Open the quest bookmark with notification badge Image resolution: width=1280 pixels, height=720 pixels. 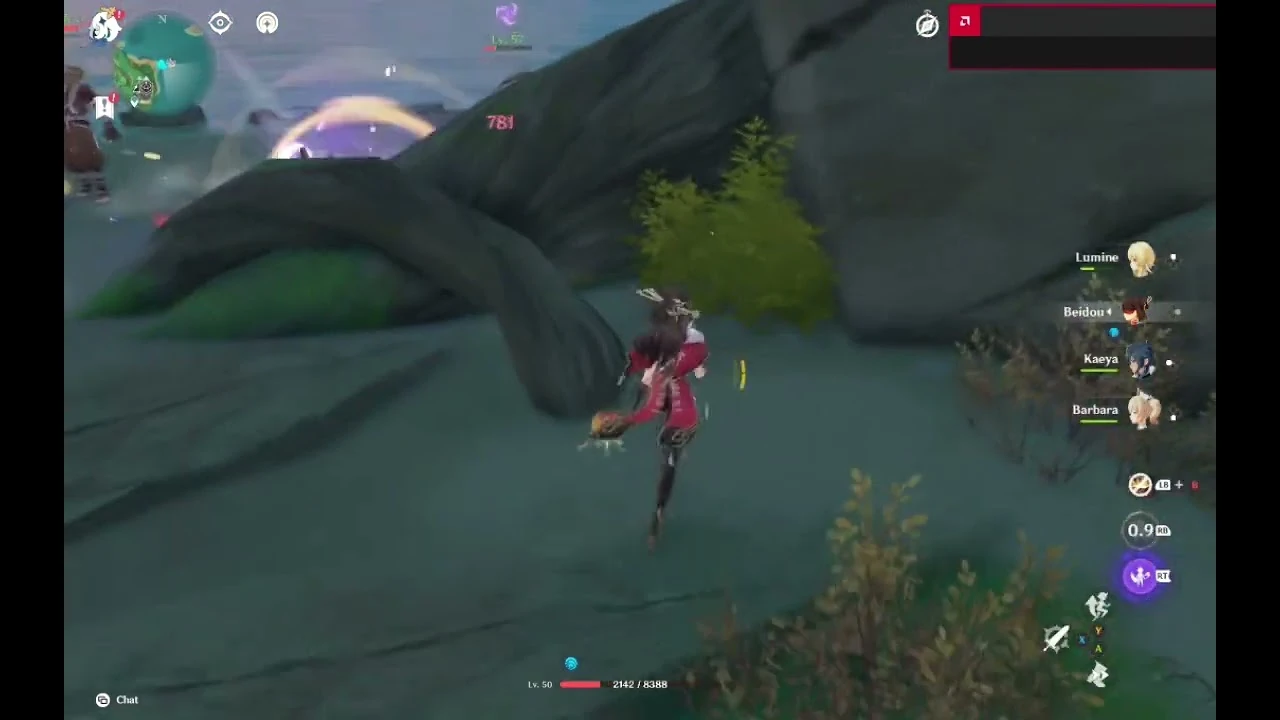(x=104, y=107)
